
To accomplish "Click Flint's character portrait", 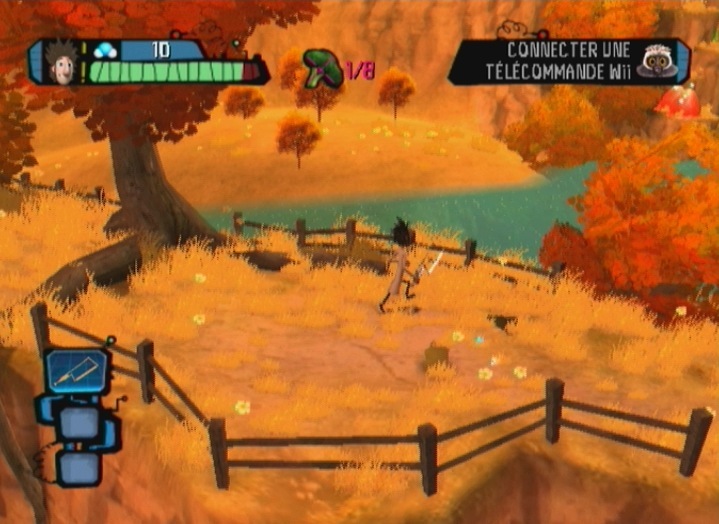I will point(60,62).
